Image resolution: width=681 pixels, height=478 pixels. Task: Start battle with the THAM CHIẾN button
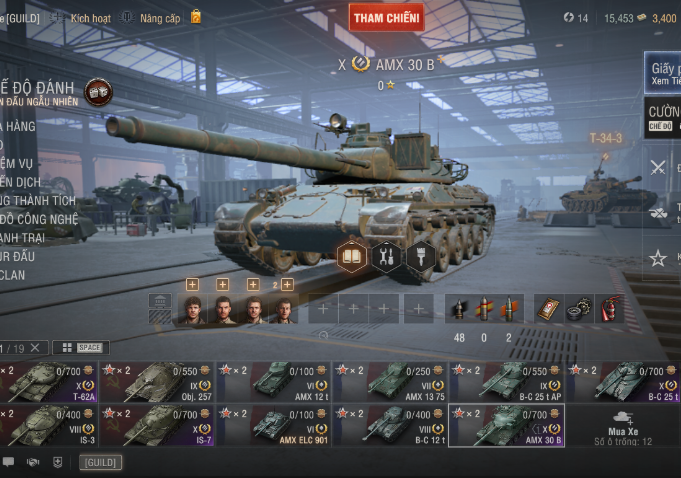pyautogui.click(x=386, y=17)
